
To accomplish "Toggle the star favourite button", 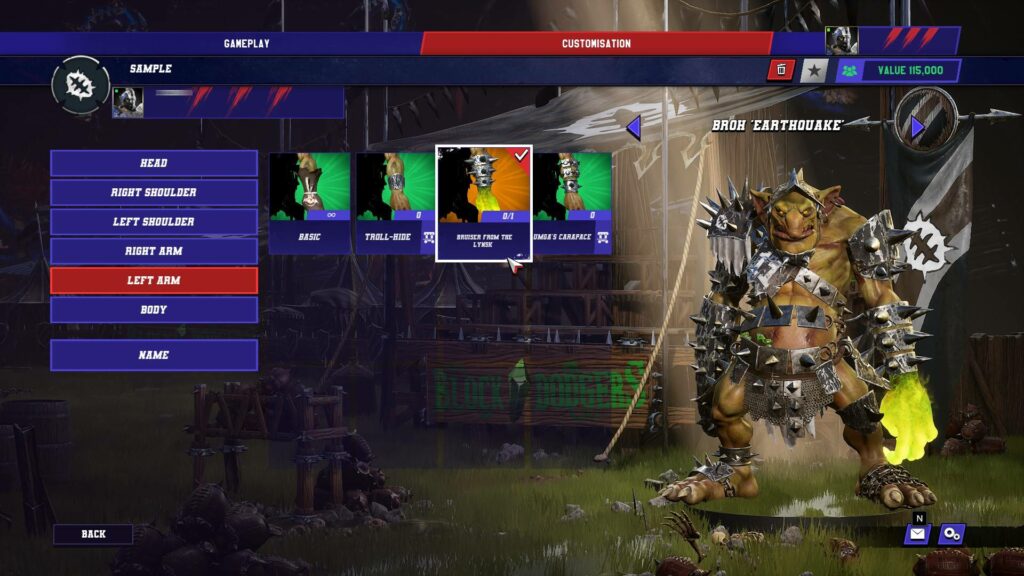I will (814, 70).
